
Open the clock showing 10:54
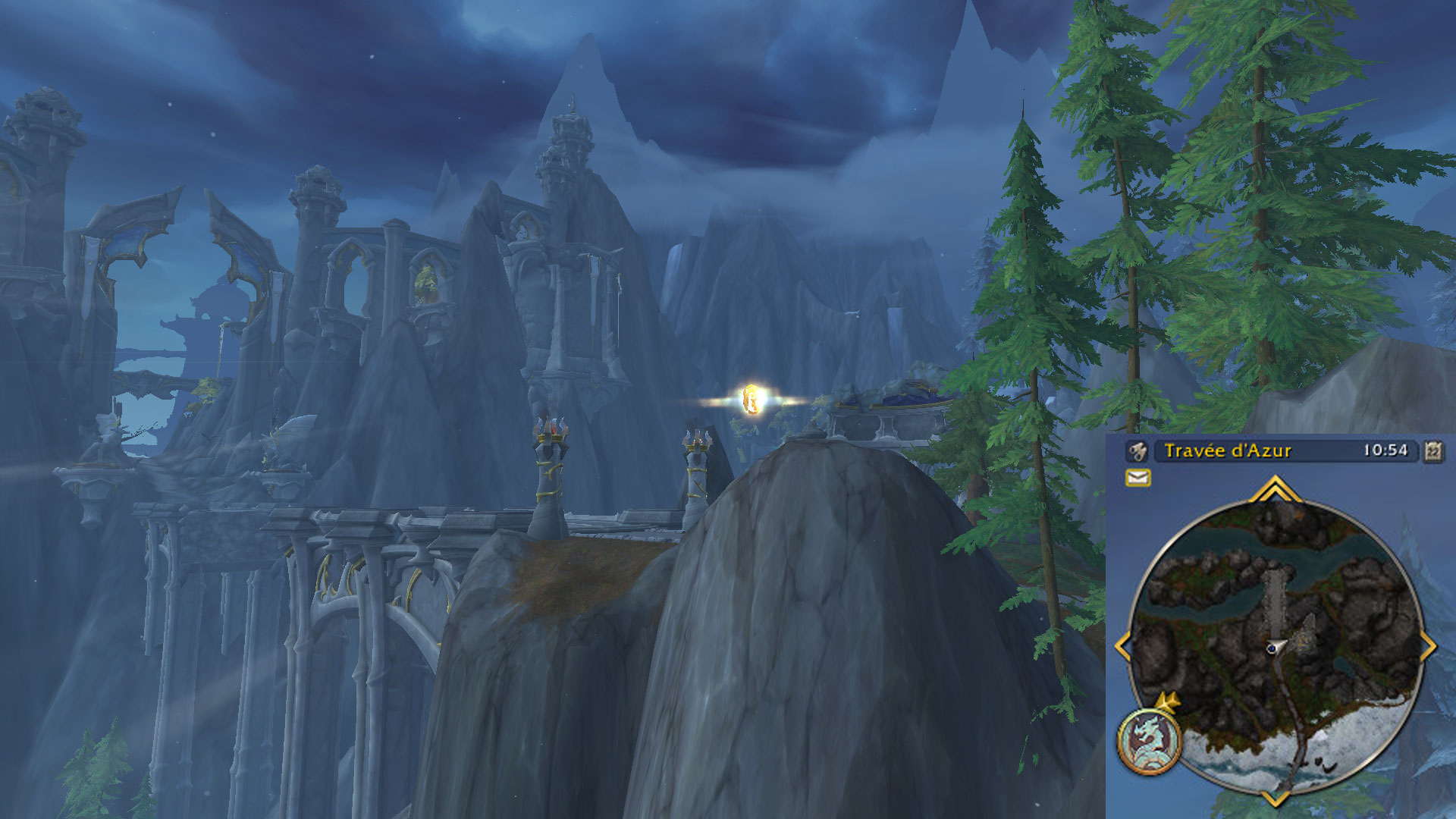pyautogui.click(x=1385, y=450)
